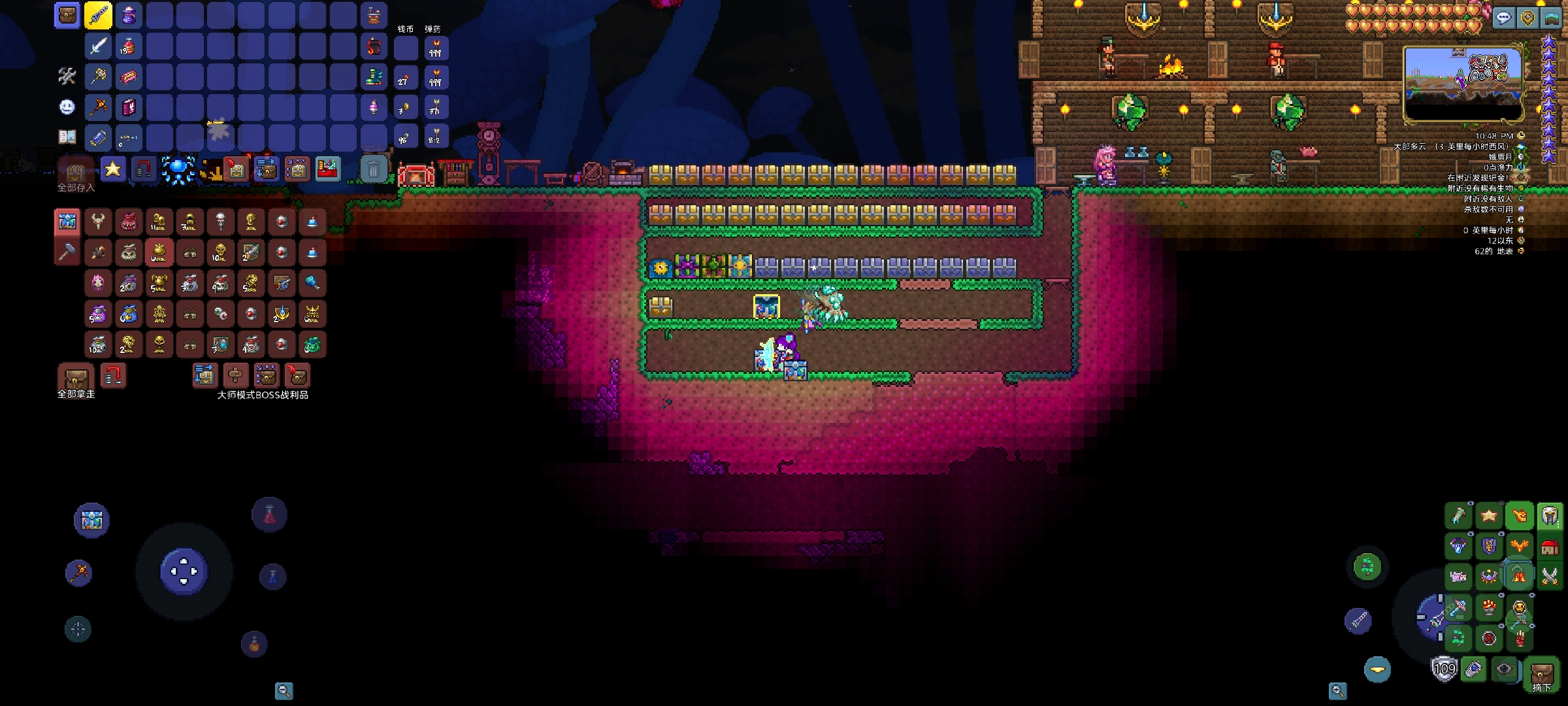The image size is (1568, 706).
Task: Toggle the eye visibility button
Action: (1505, 669)
